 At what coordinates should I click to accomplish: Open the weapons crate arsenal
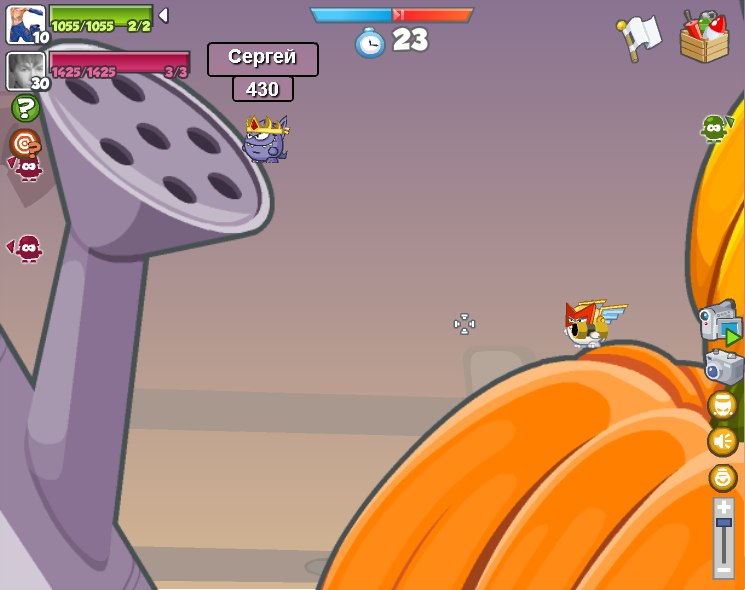pos(704,37)
